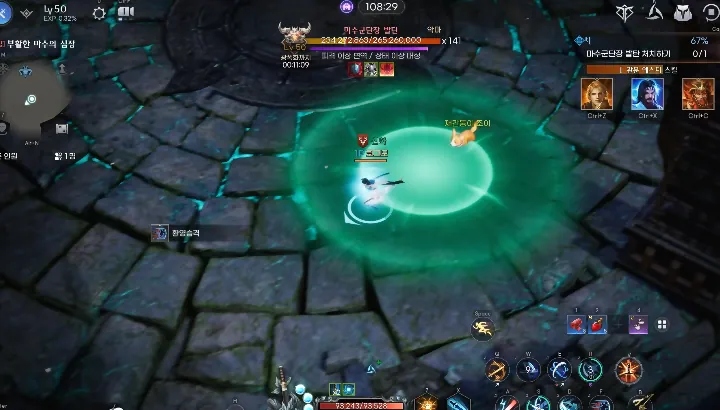The height and width of the screenshot is (410, 720).
Task: Use the fiery red Esther skill portrait
Action: pyautogui.click(x=698, y=94)
